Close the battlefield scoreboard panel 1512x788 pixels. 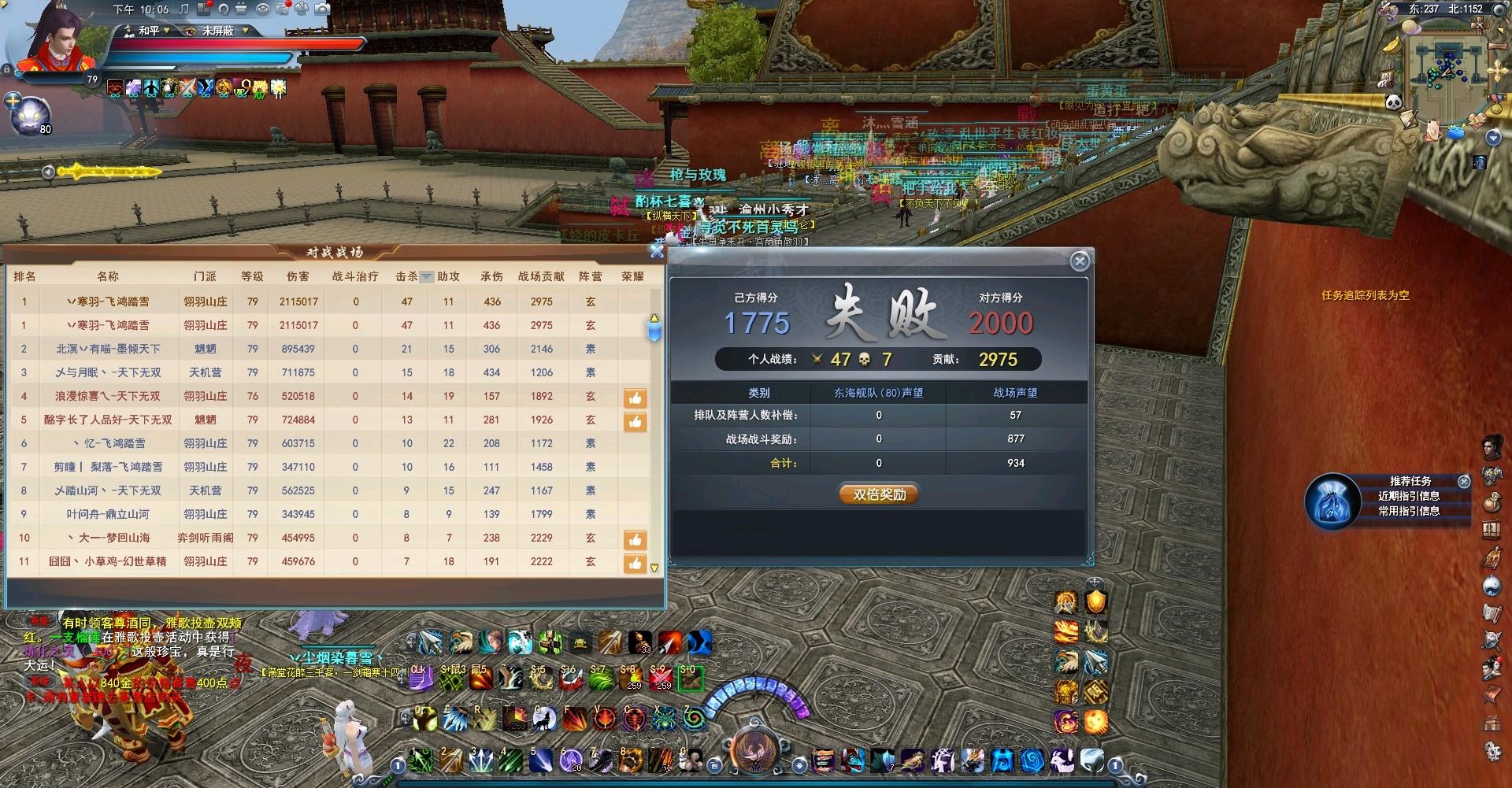coord(657,252)
